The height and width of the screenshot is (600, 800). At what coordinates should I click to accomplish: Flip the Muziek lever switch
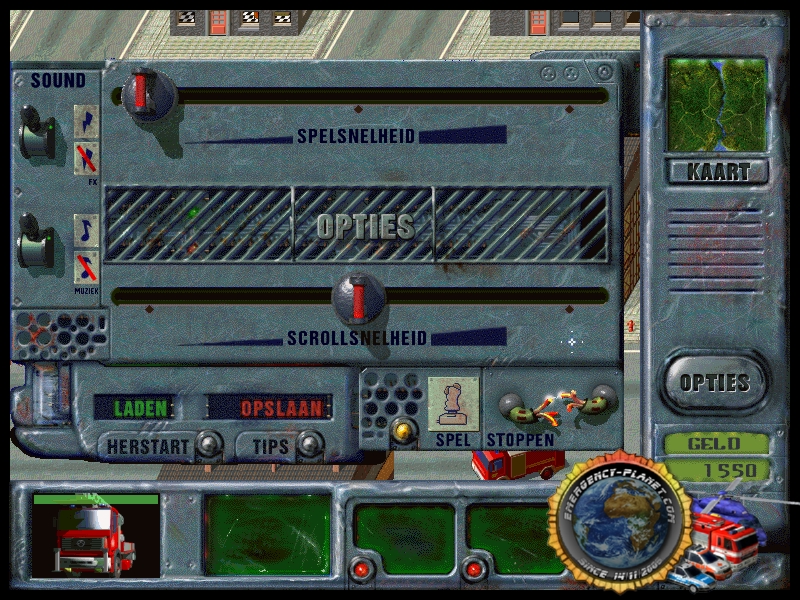[x=38, y=245]
